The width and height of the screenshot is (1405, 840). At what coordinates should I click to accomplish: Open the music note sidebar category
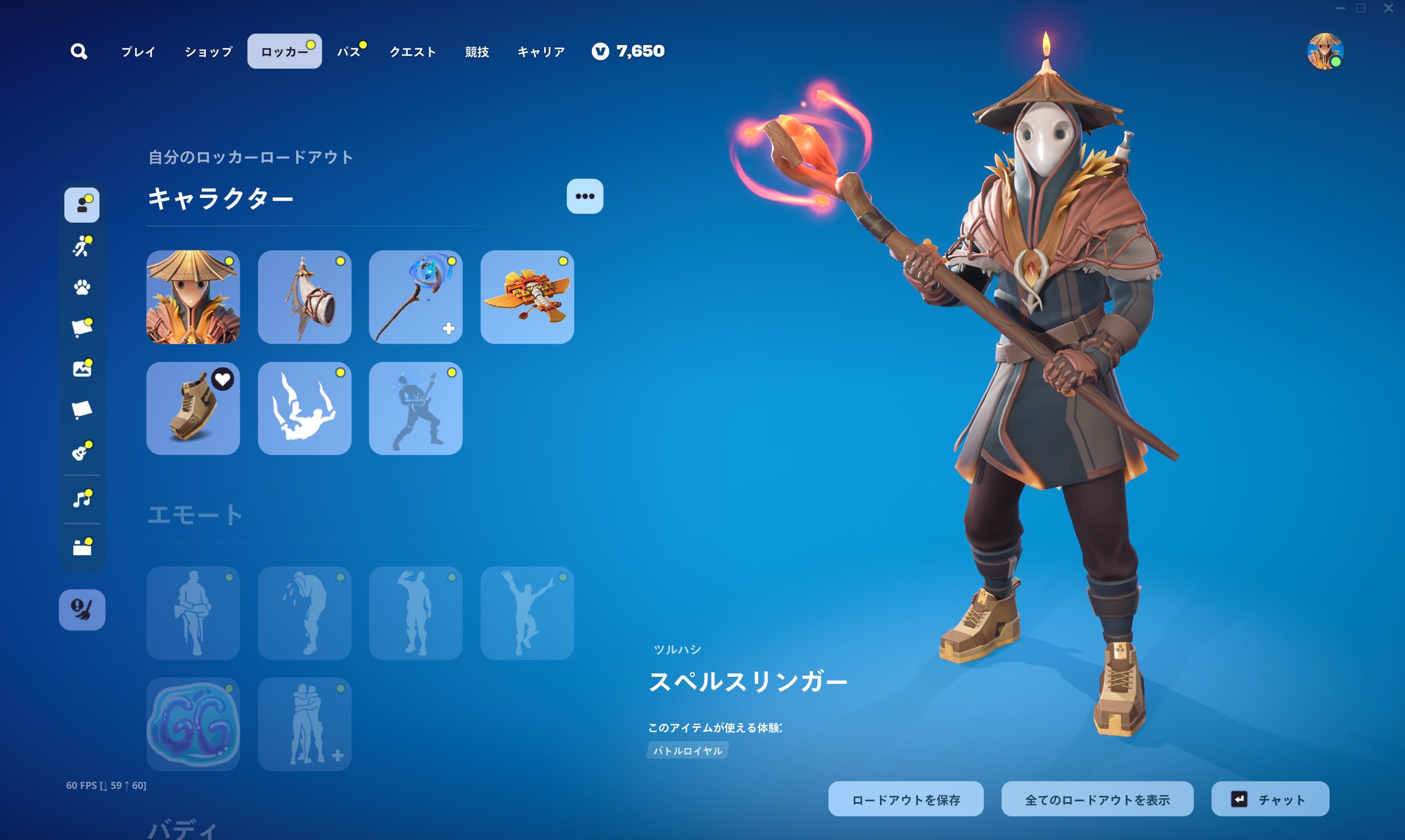click(82, 499)
